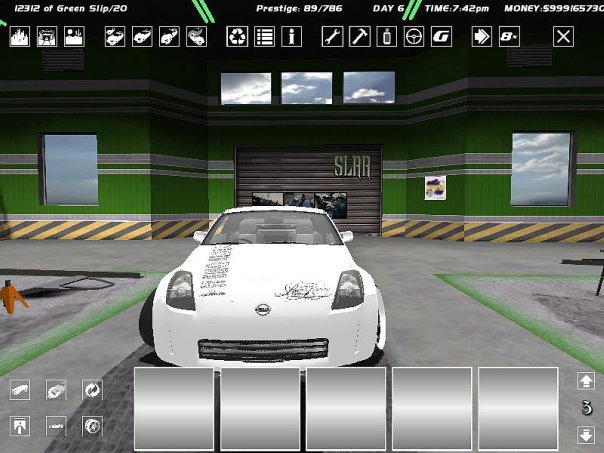Open the wrench tool in the top toolbar

tap(332, 37)
